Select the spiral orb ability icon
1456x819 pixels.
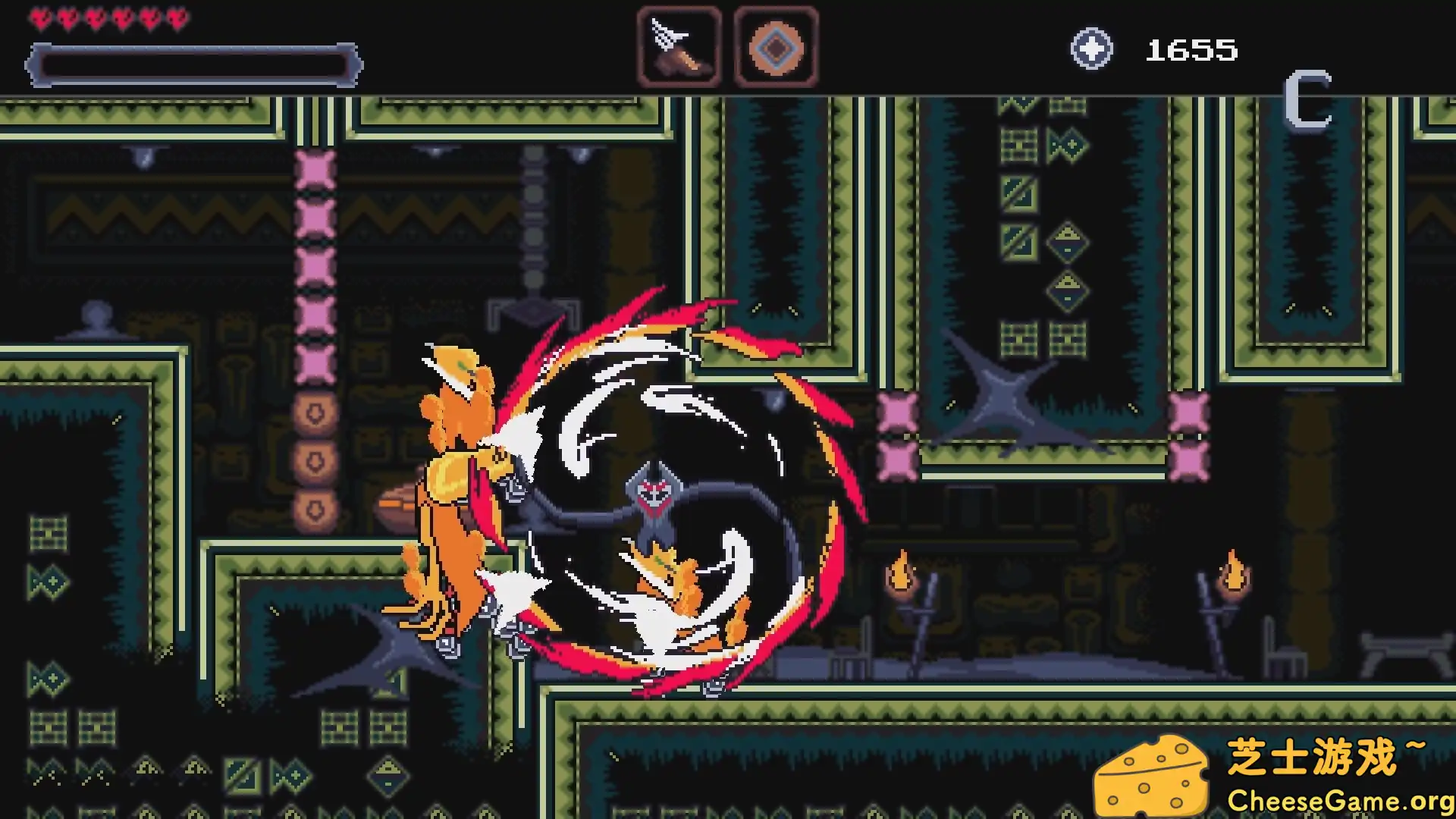pos(776,47)
